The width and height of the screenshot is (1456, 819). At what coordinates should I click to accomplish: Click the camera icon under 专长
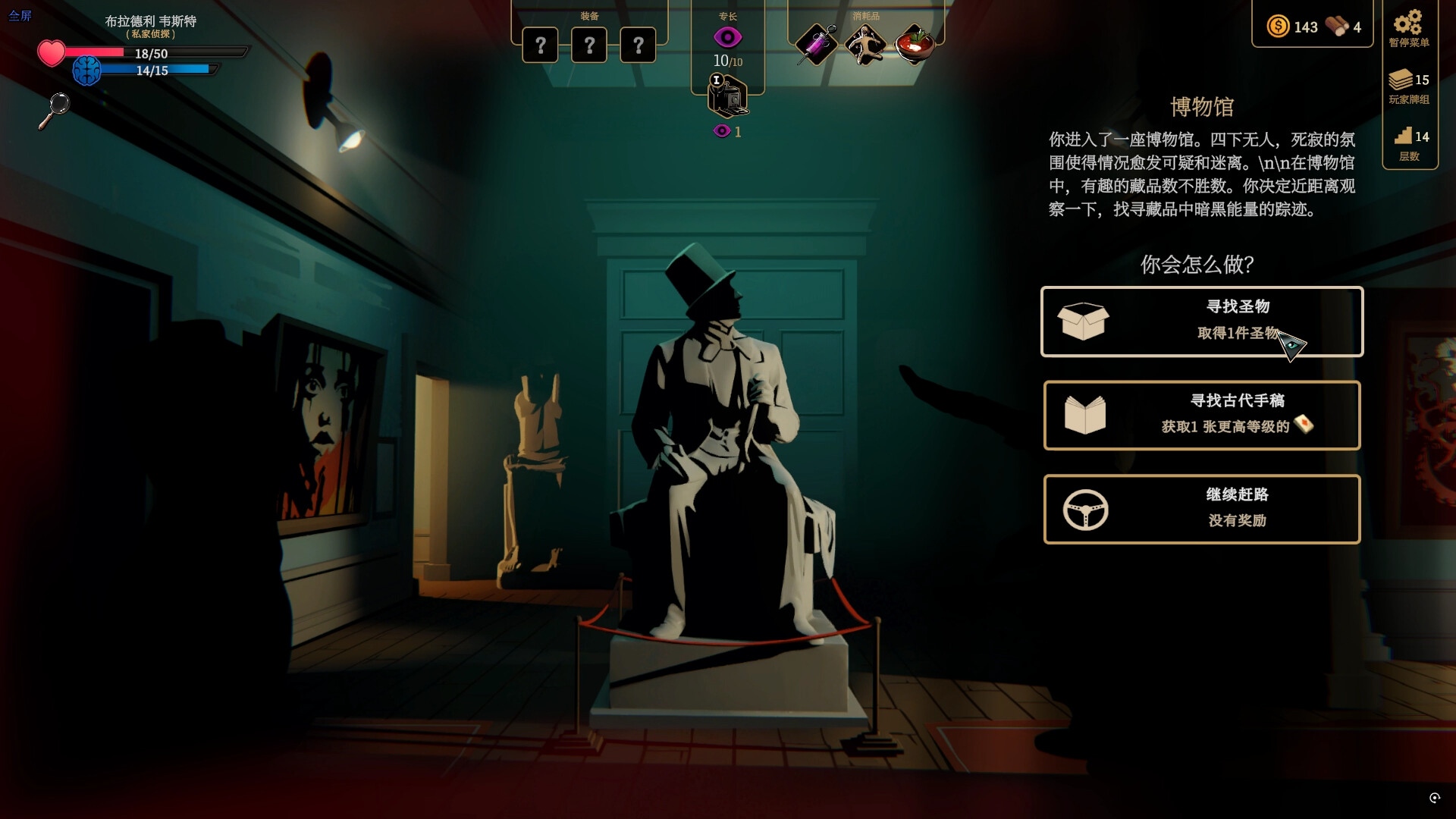(x=728, y=99)
